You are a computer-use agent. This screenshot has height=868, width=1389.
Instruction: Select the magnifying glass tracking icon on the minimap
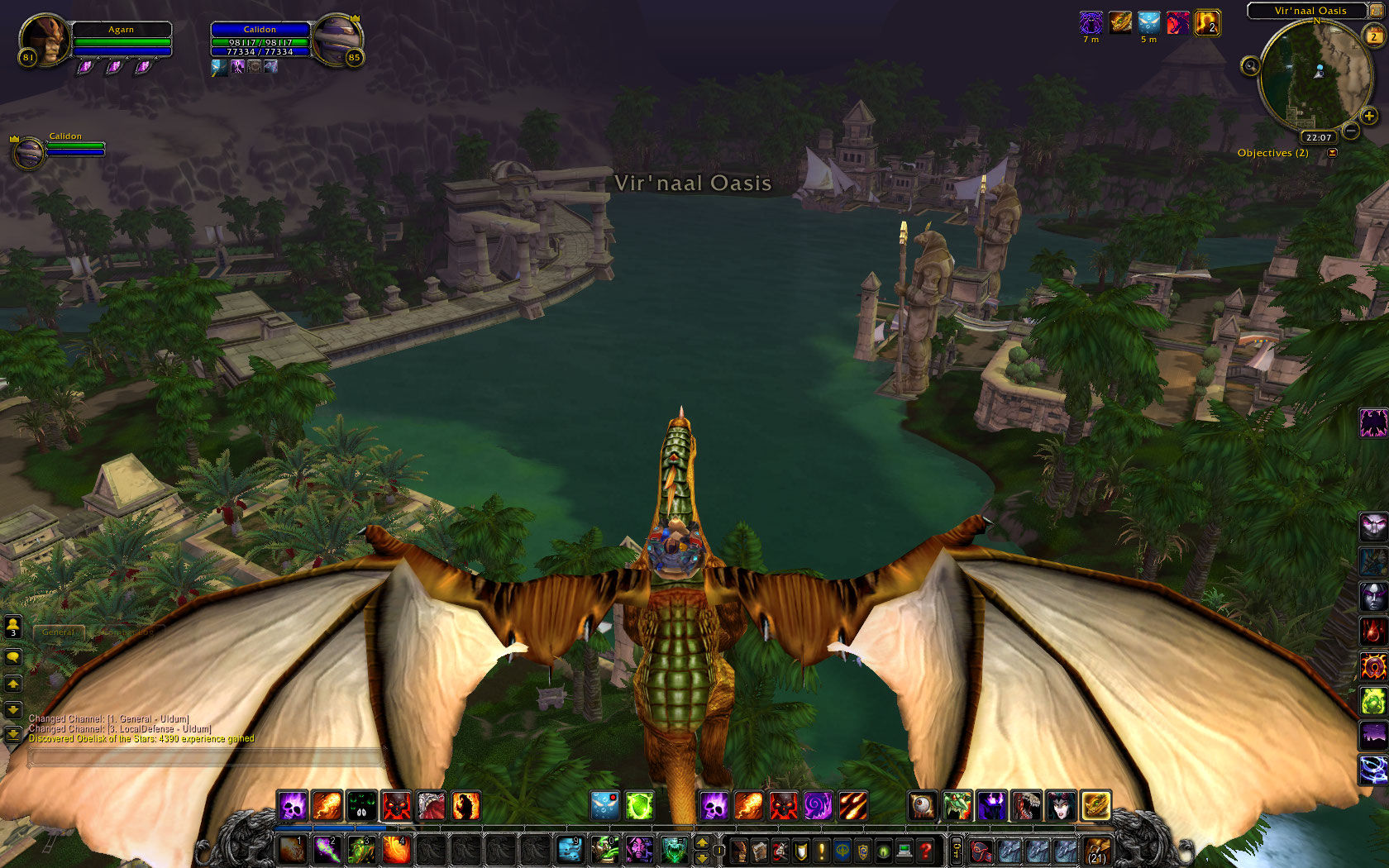click(1250, 66)
